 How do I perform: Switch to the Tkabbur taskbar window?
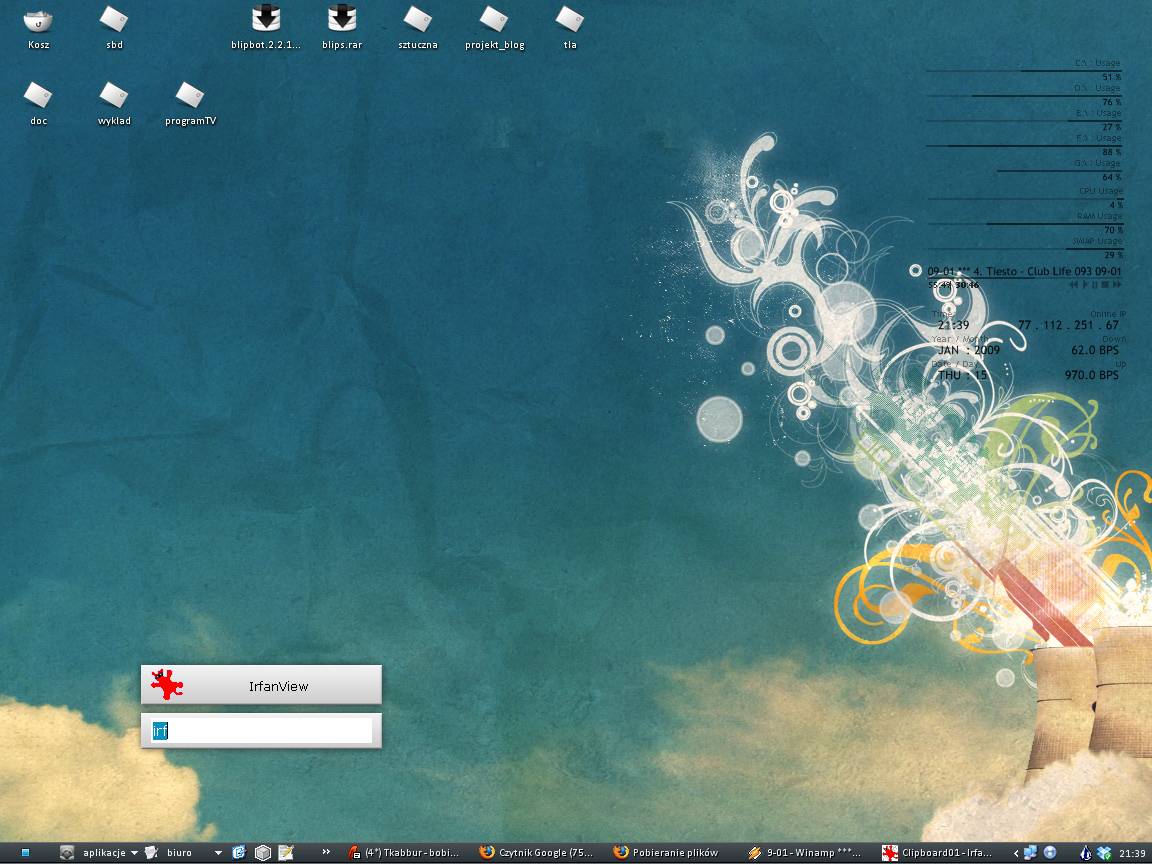click(405, 853)
